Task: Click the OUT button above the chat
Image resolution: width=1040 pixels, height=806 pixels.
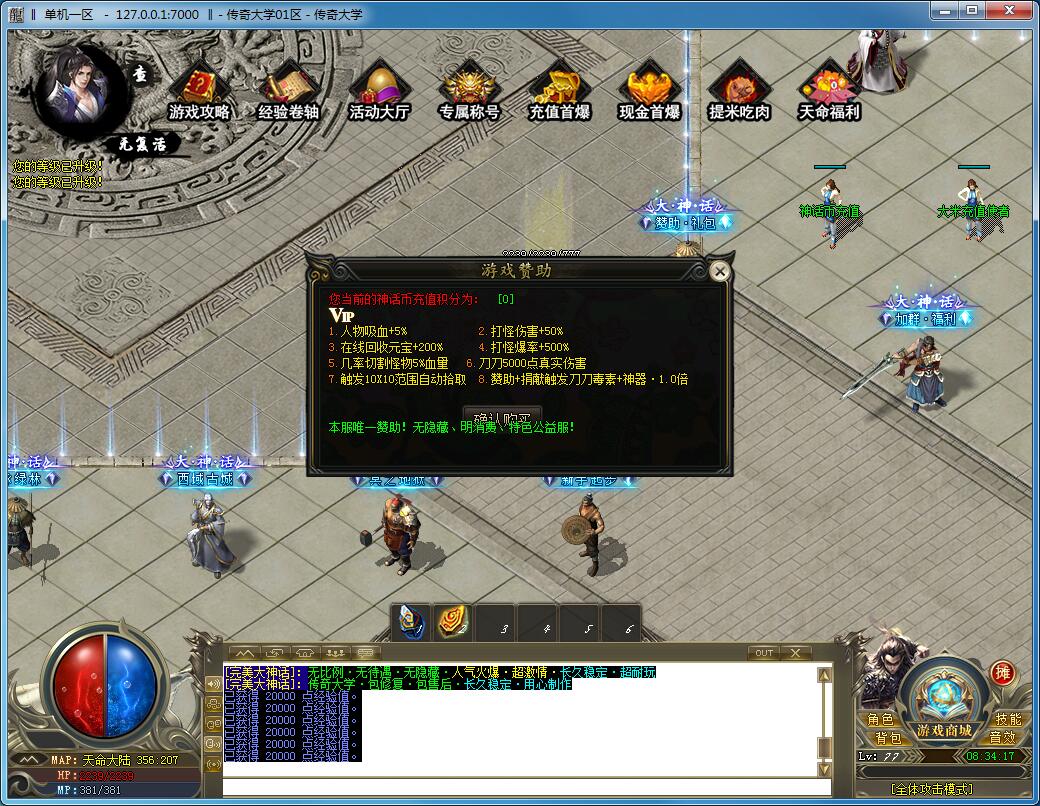Action: pos(764,653)
